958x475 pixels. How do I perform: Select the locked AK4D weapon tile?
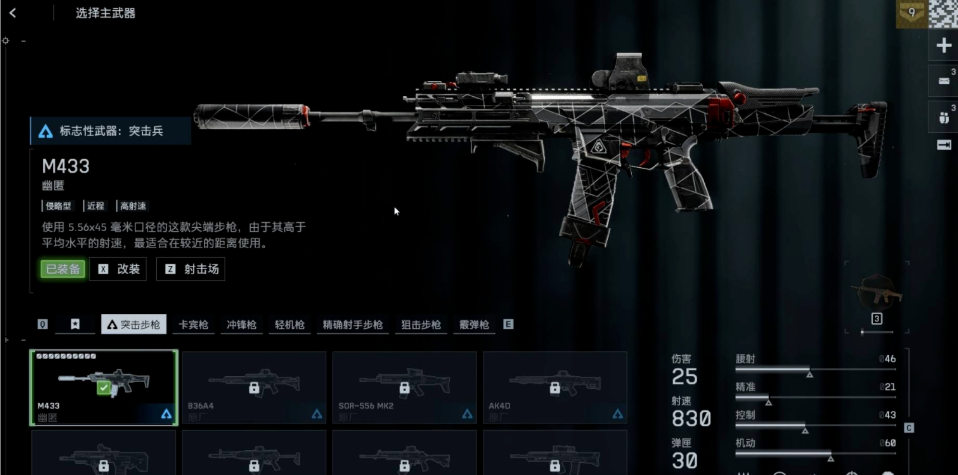[x=555, y=388]
